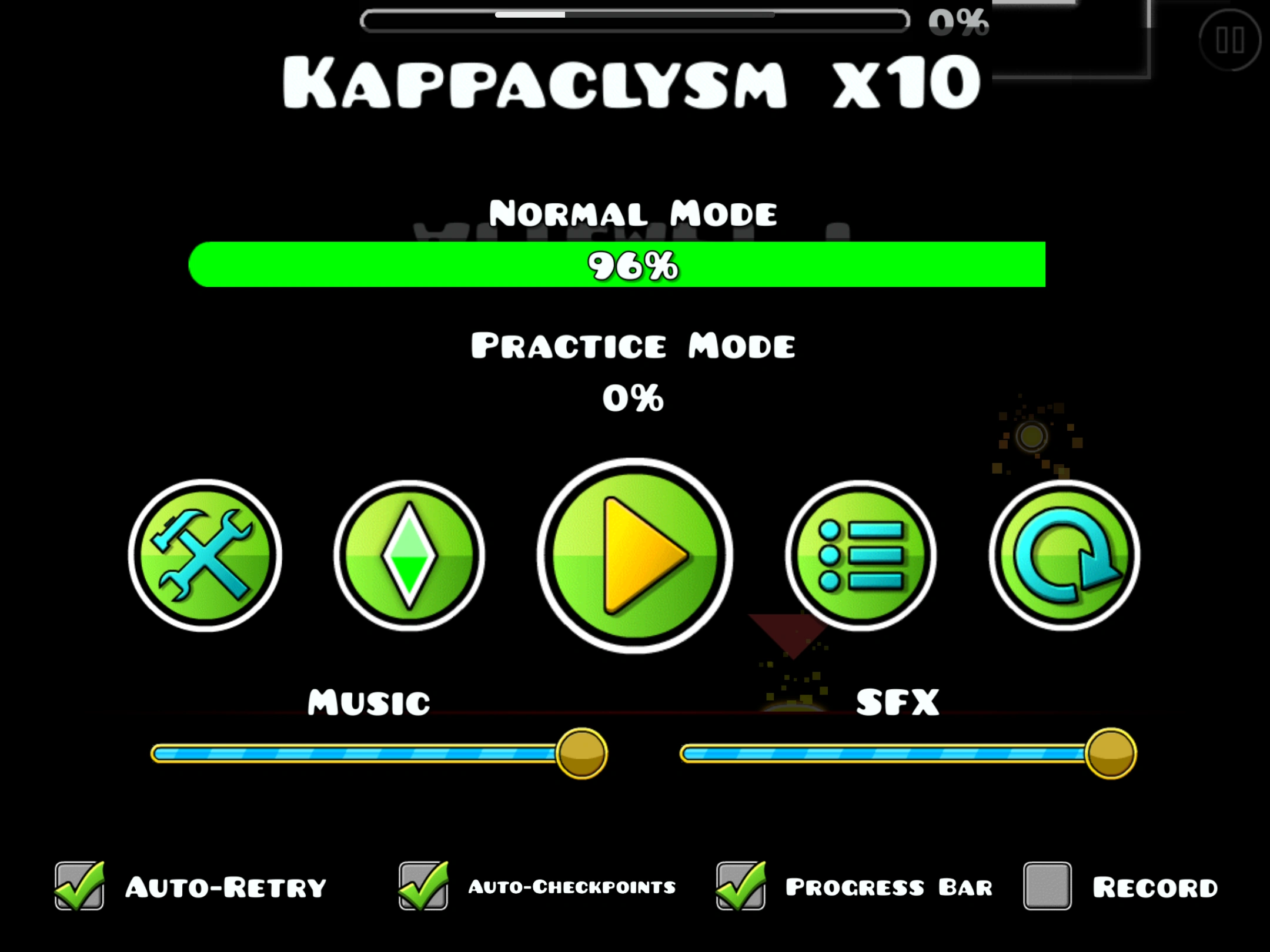Select the Normal Mode heading
Viewport: 1270px width, 952px height.
pos(634,213)
